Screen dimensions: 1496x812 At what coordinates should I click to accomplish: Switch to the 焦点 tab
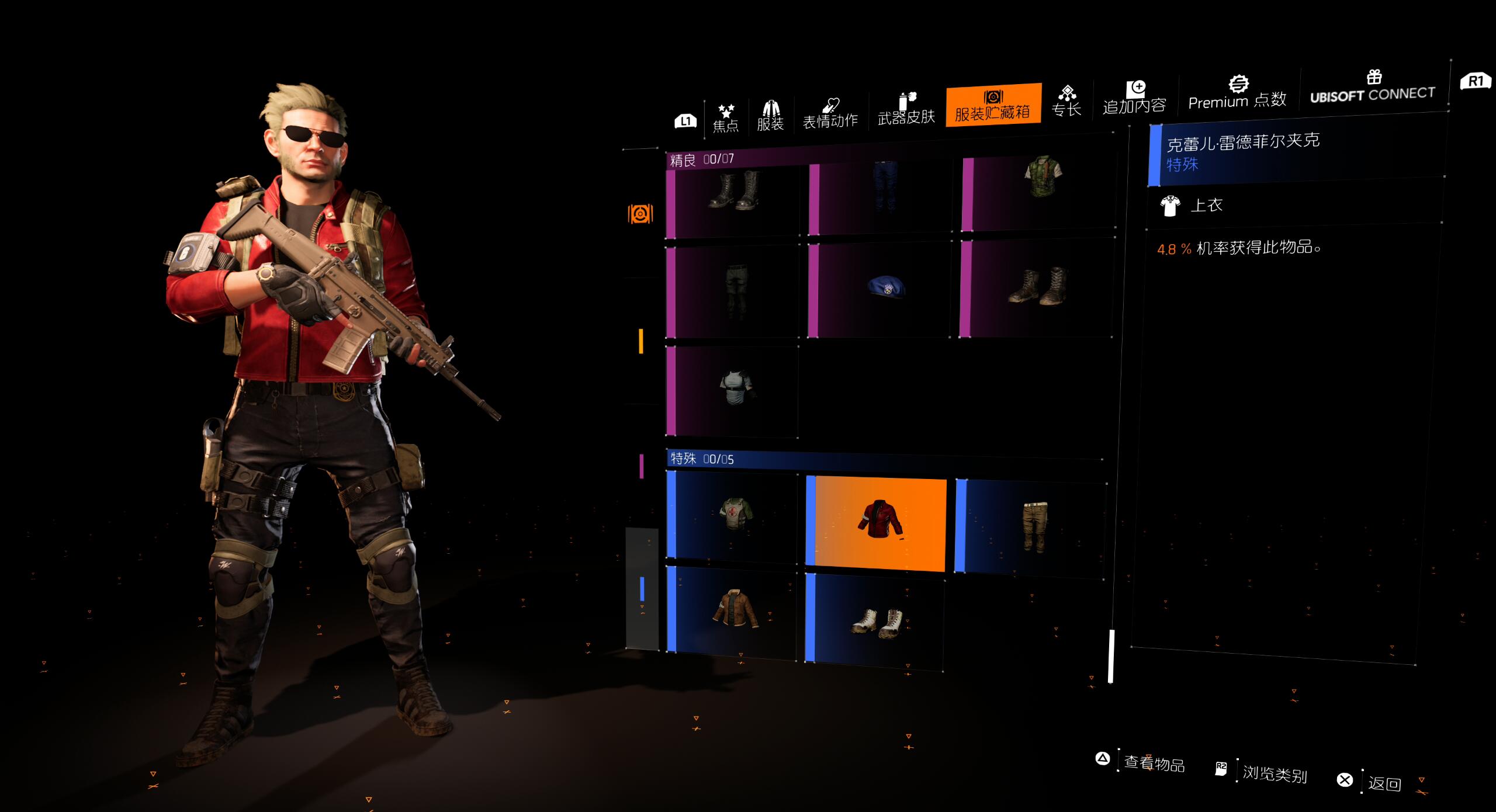click(x=726, y=118)
